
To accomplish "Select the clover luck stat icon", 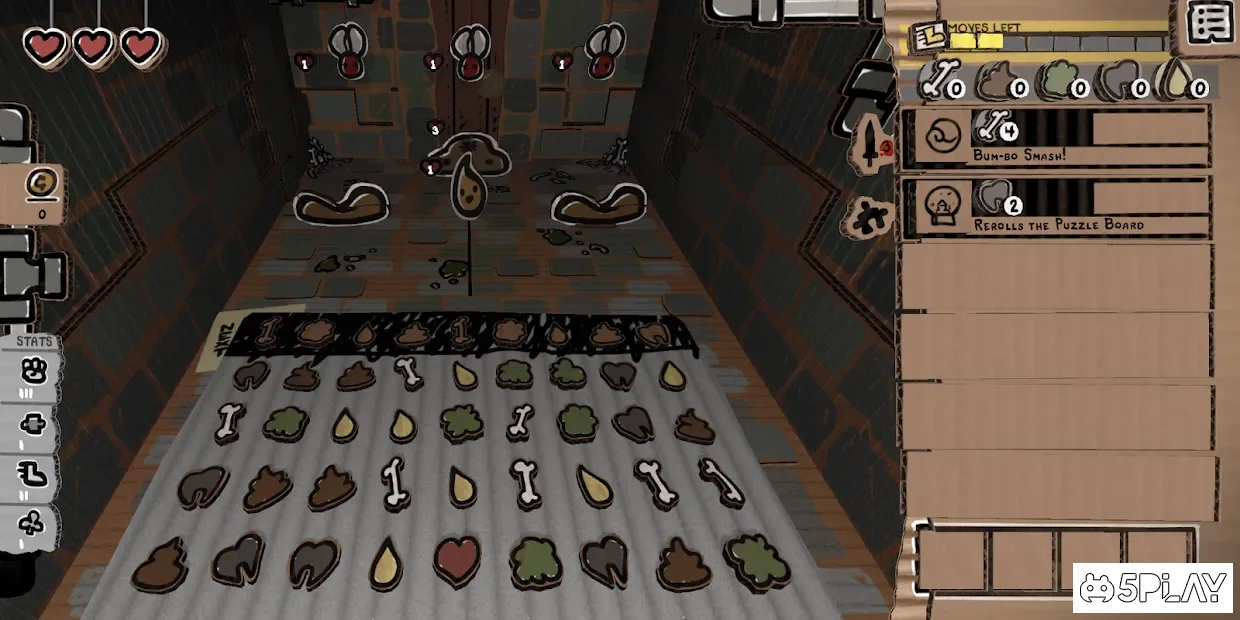I will [x=33, y=524].
